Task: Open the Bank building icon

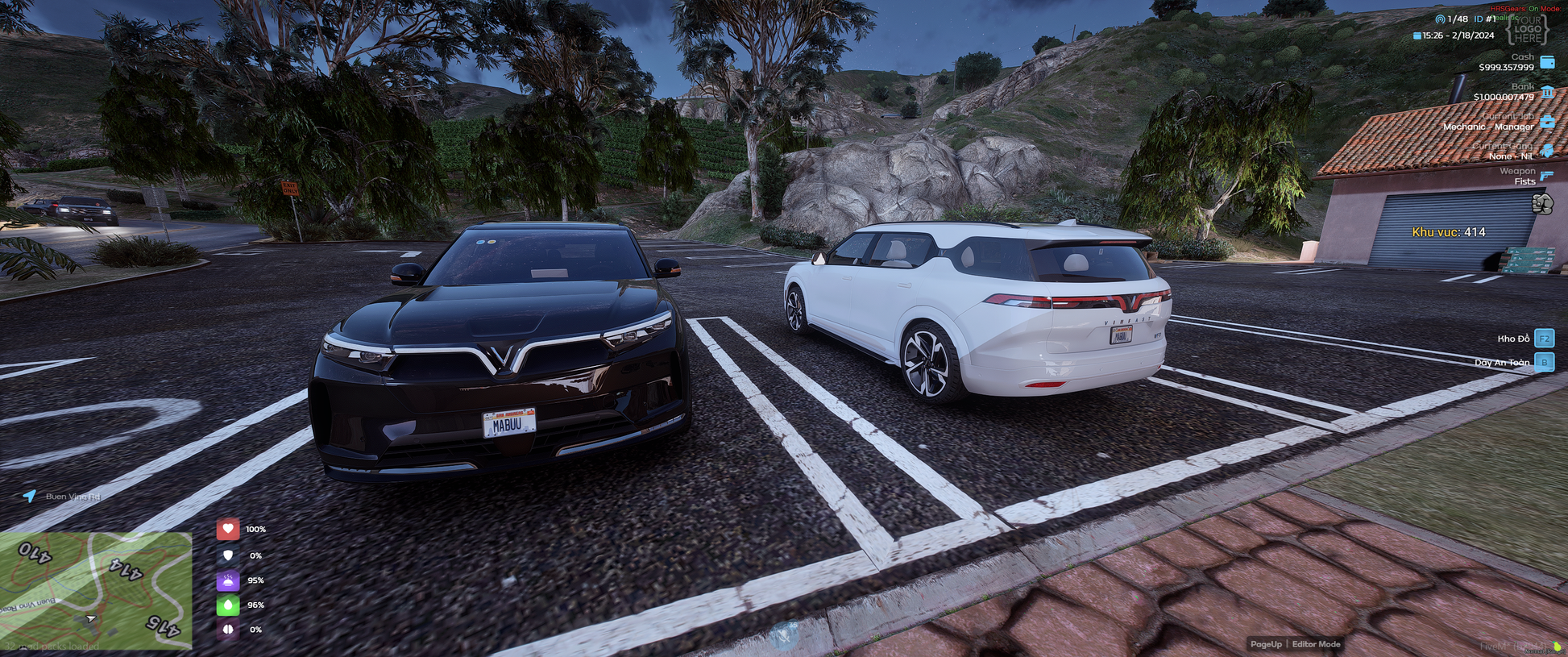Action: (x=1547, y=92)
